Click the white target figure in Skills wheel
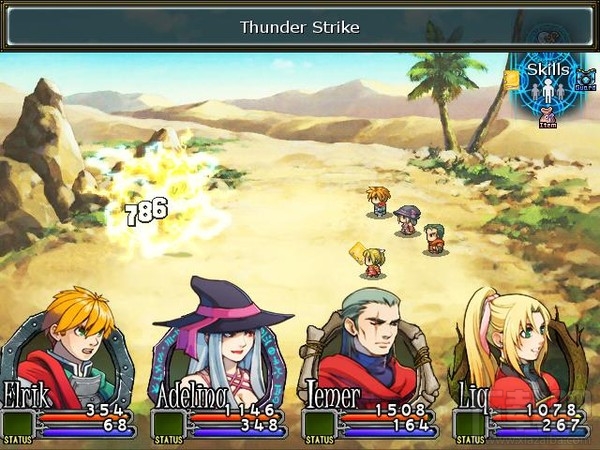The height and width of the screenshot is (450, 600). pyautogui.click(x=547, y=92)
